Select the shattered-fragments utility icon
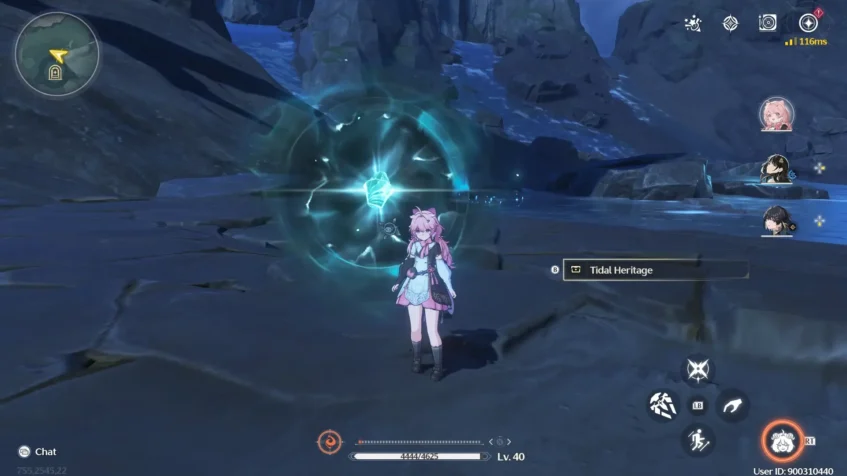This screenshot has width=847, height=476. 663,405
